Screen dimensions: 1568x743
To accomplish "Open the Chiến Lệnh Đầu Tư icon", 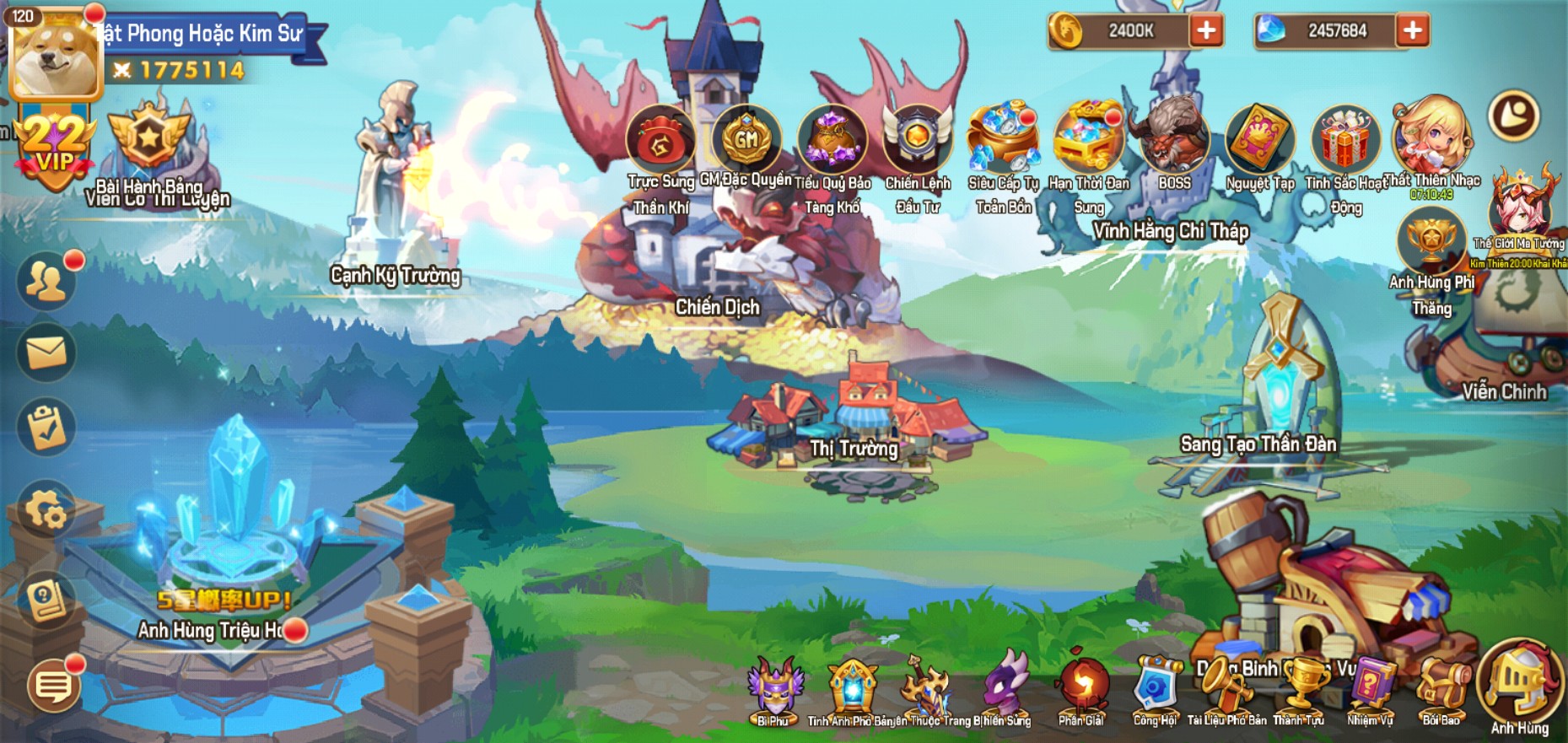I will (x=918, y=139).
